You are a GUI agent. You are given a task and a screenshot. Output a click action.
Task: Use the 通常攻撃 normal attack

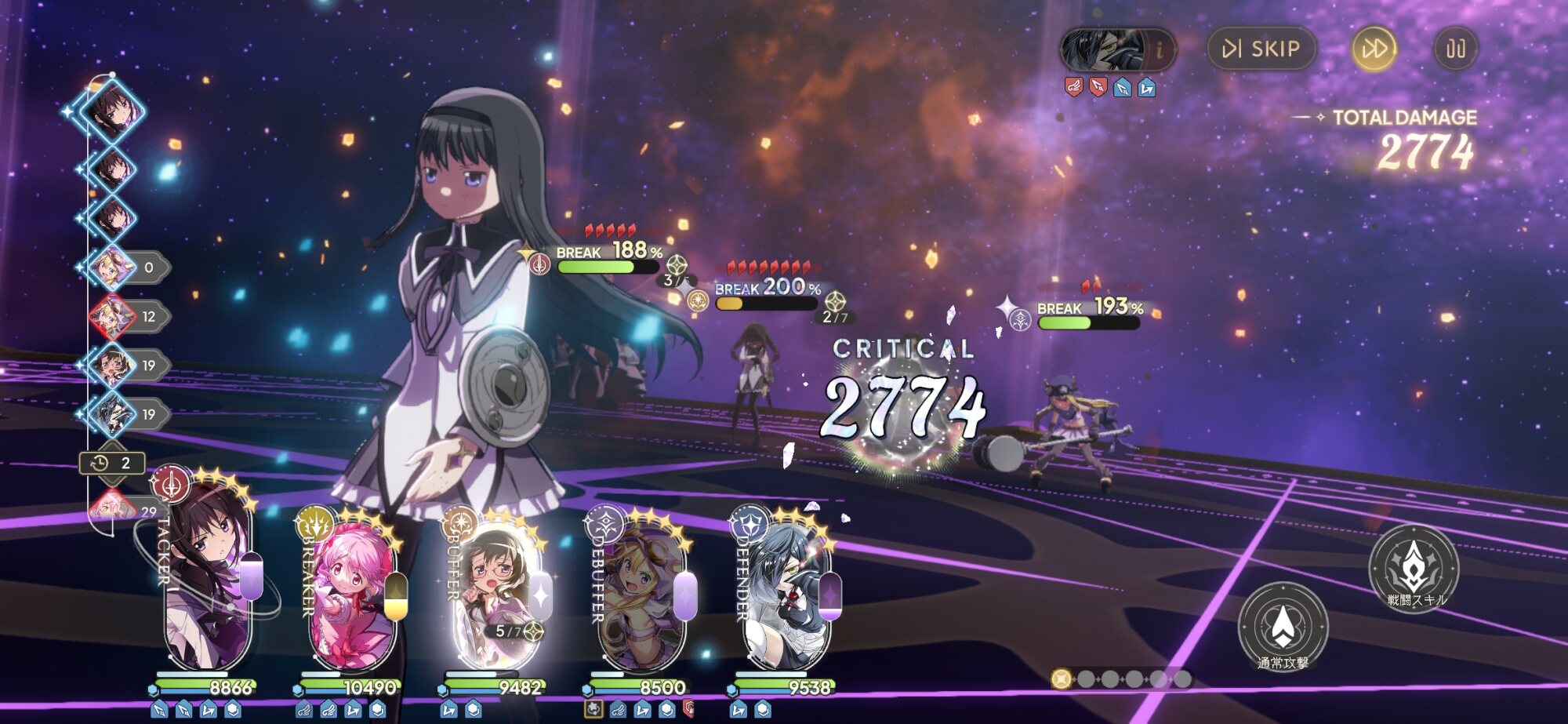(x=1283, y=626)
